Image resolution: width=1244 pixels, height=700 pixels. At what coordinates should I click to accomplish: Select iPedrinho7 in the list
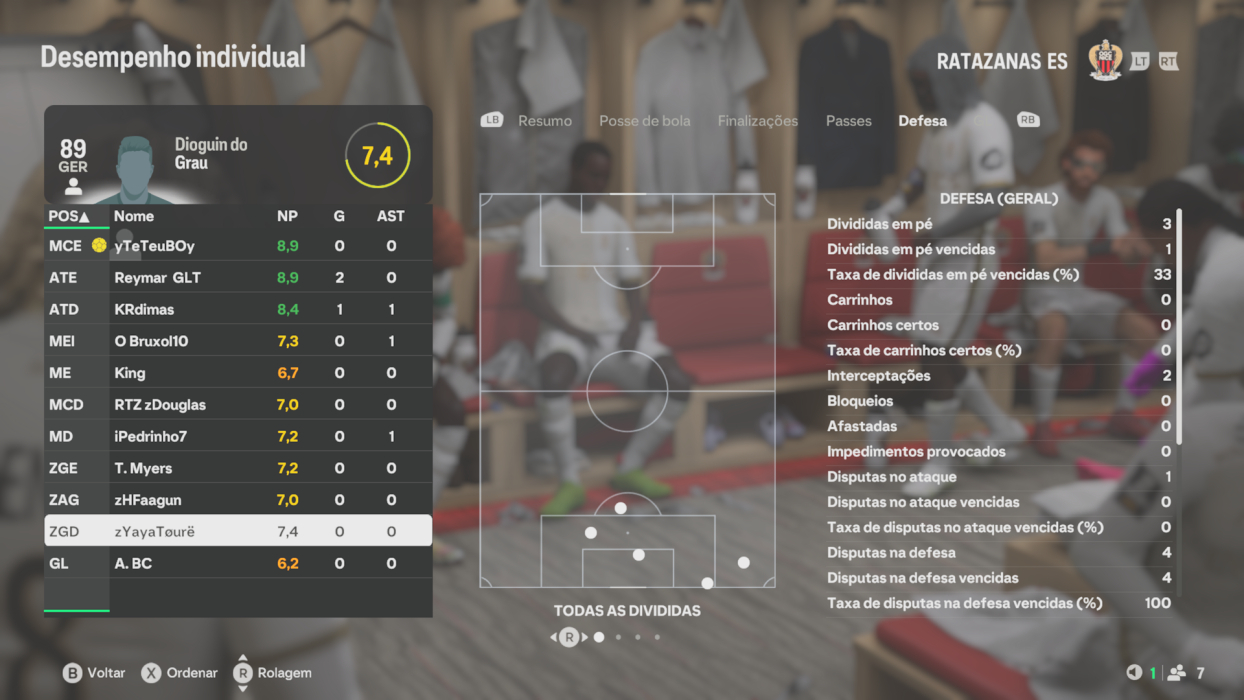238,437
